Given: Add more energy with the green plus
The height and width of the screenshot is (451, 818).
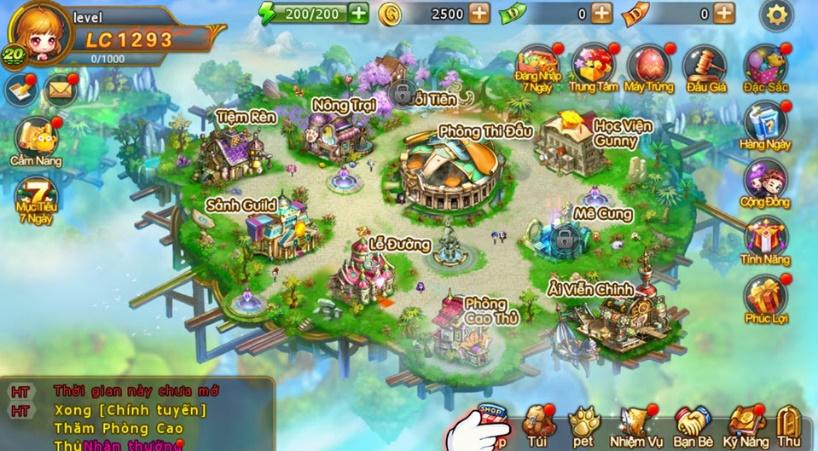Looking at the screenshot, I should point(358,13).
